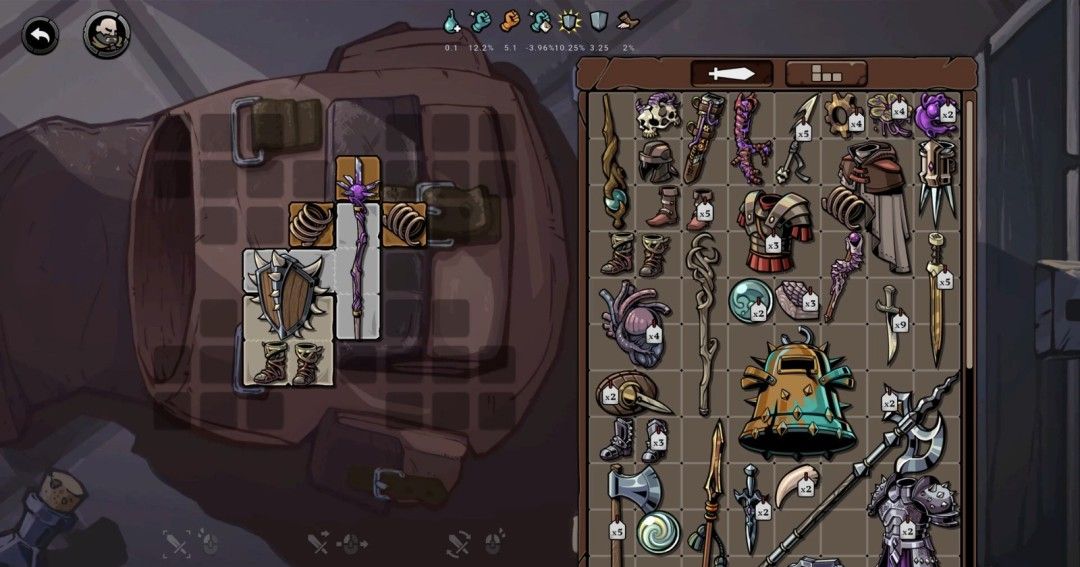Switch to the sword equipment tab
Screen dimensions: 1080x567
tap(732, 73)
